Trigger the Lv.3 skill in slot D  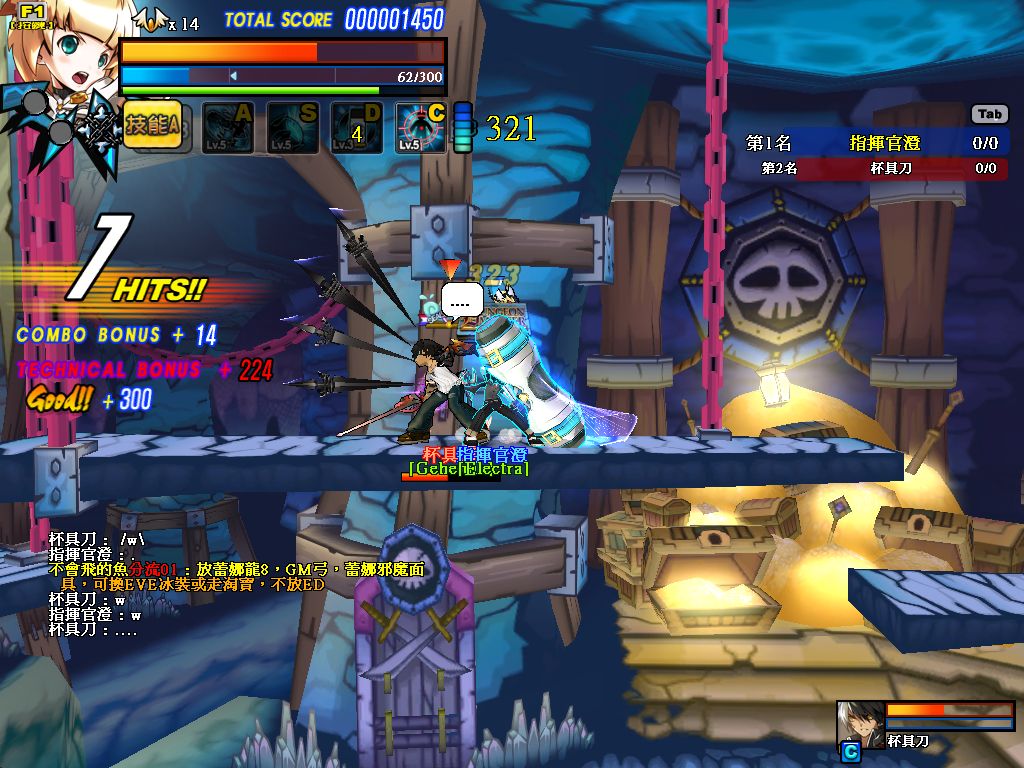coord(356,128)
